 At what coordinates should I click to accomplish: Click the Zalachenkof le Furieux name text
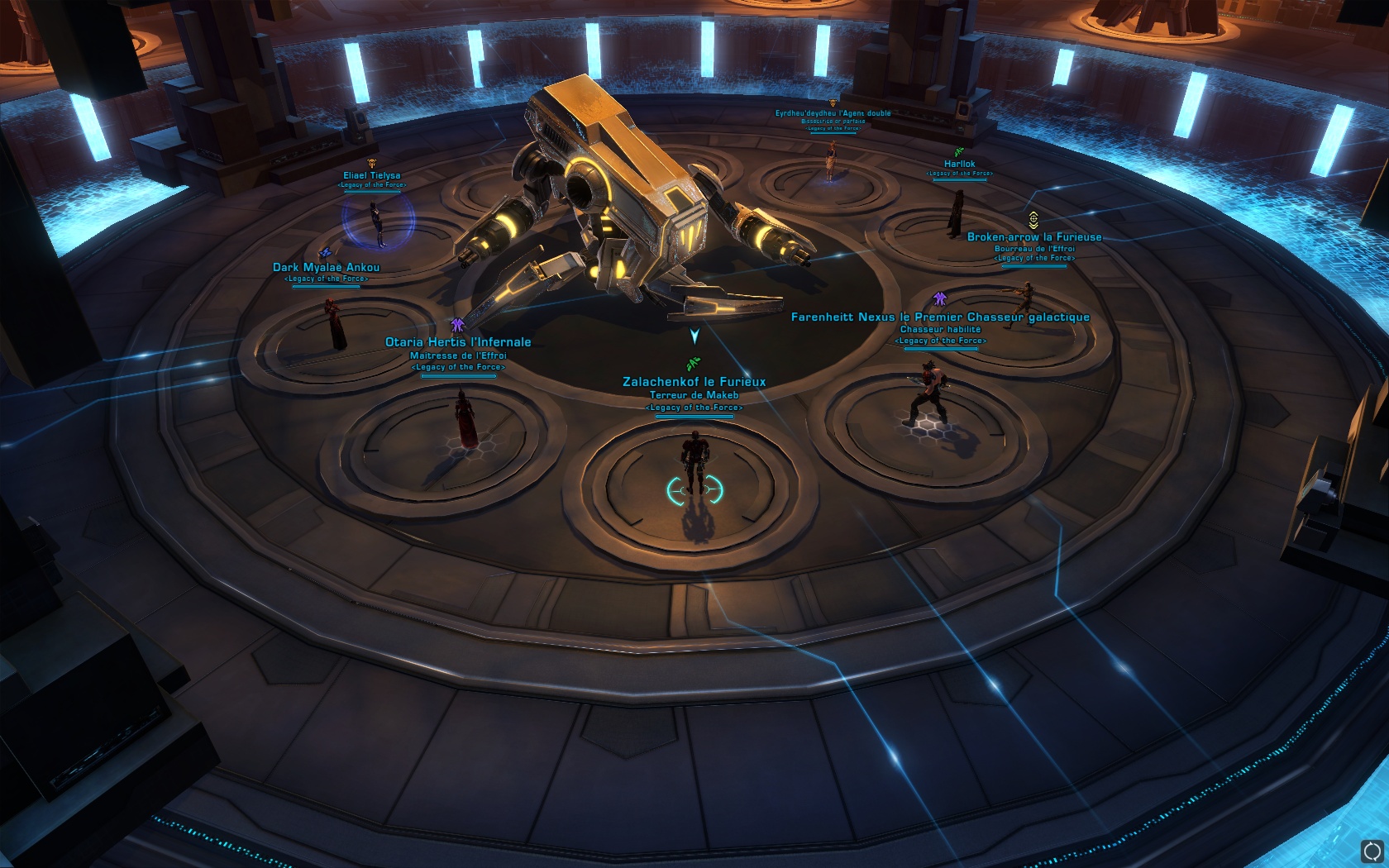(694, 382)
